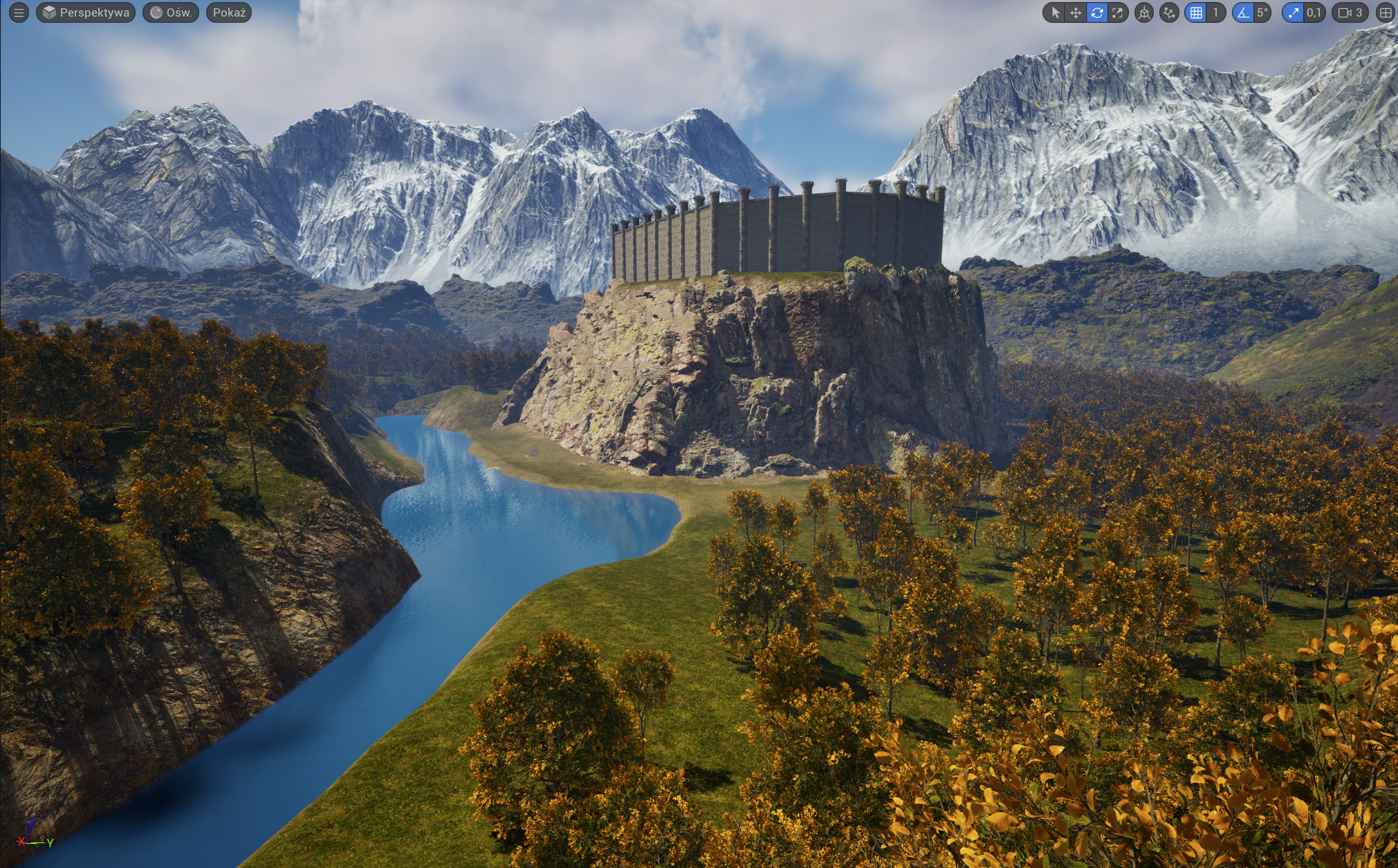Activate the arrow select mode tool
Image resolution: width=1398 pixels, height=868 pixels.
[x=1055, y=12]
